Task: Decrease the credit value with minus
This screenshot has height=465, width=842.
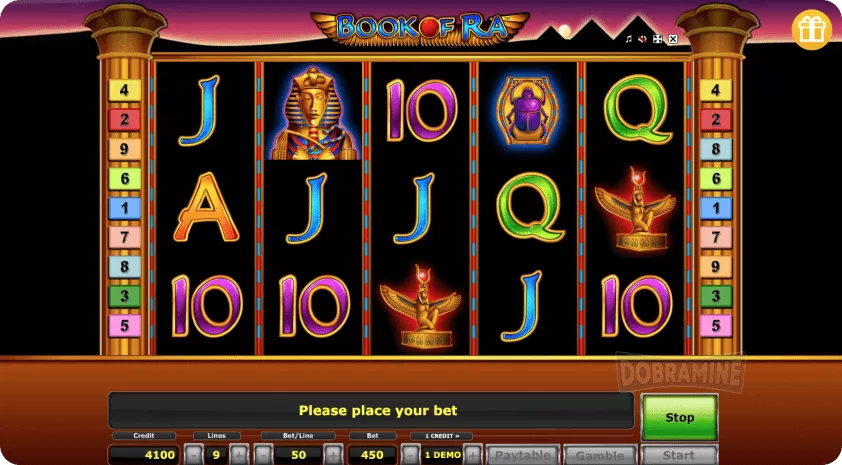Action: [410, 455]
